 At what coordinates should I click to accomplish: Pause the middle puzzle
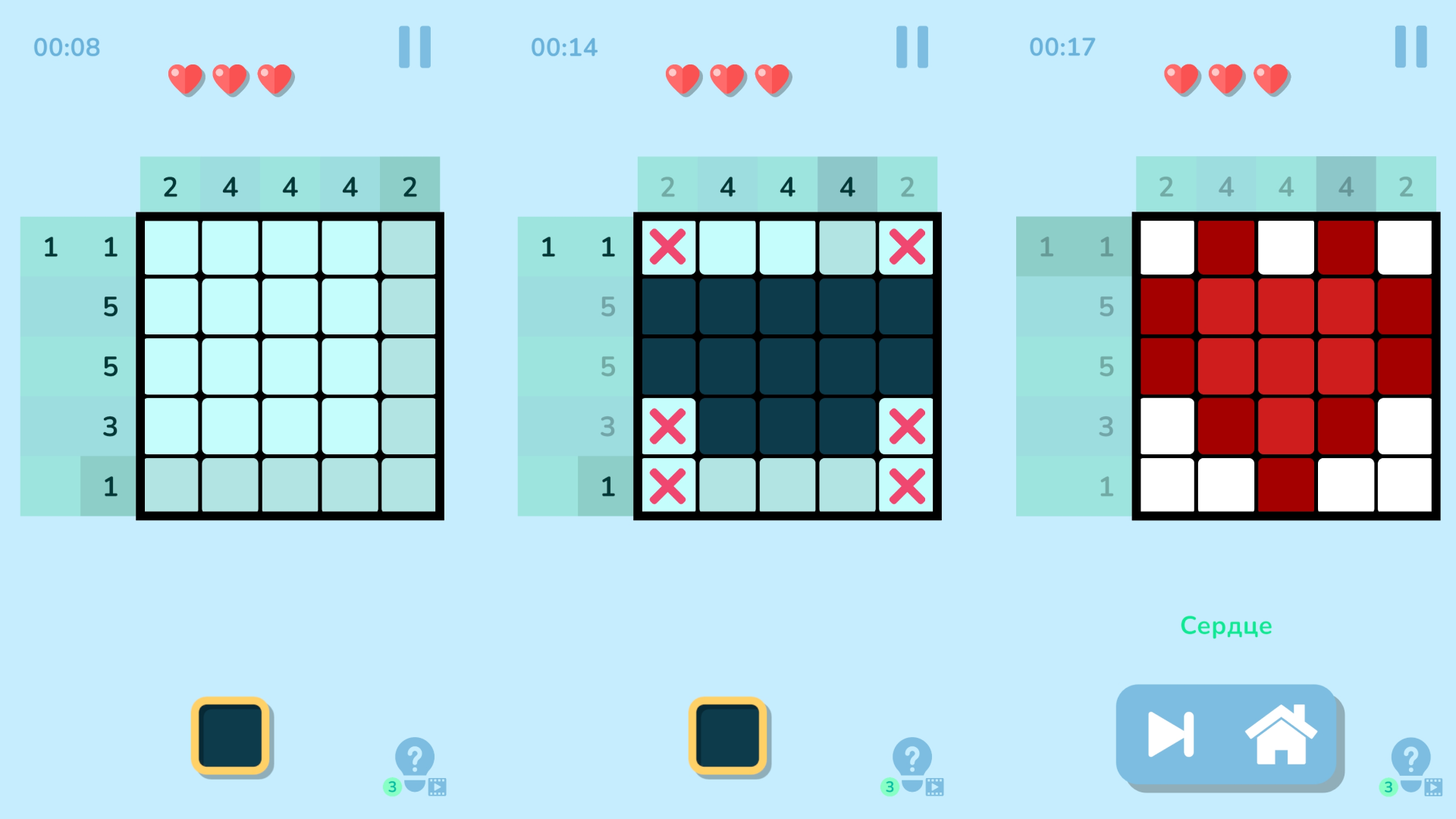912,46
